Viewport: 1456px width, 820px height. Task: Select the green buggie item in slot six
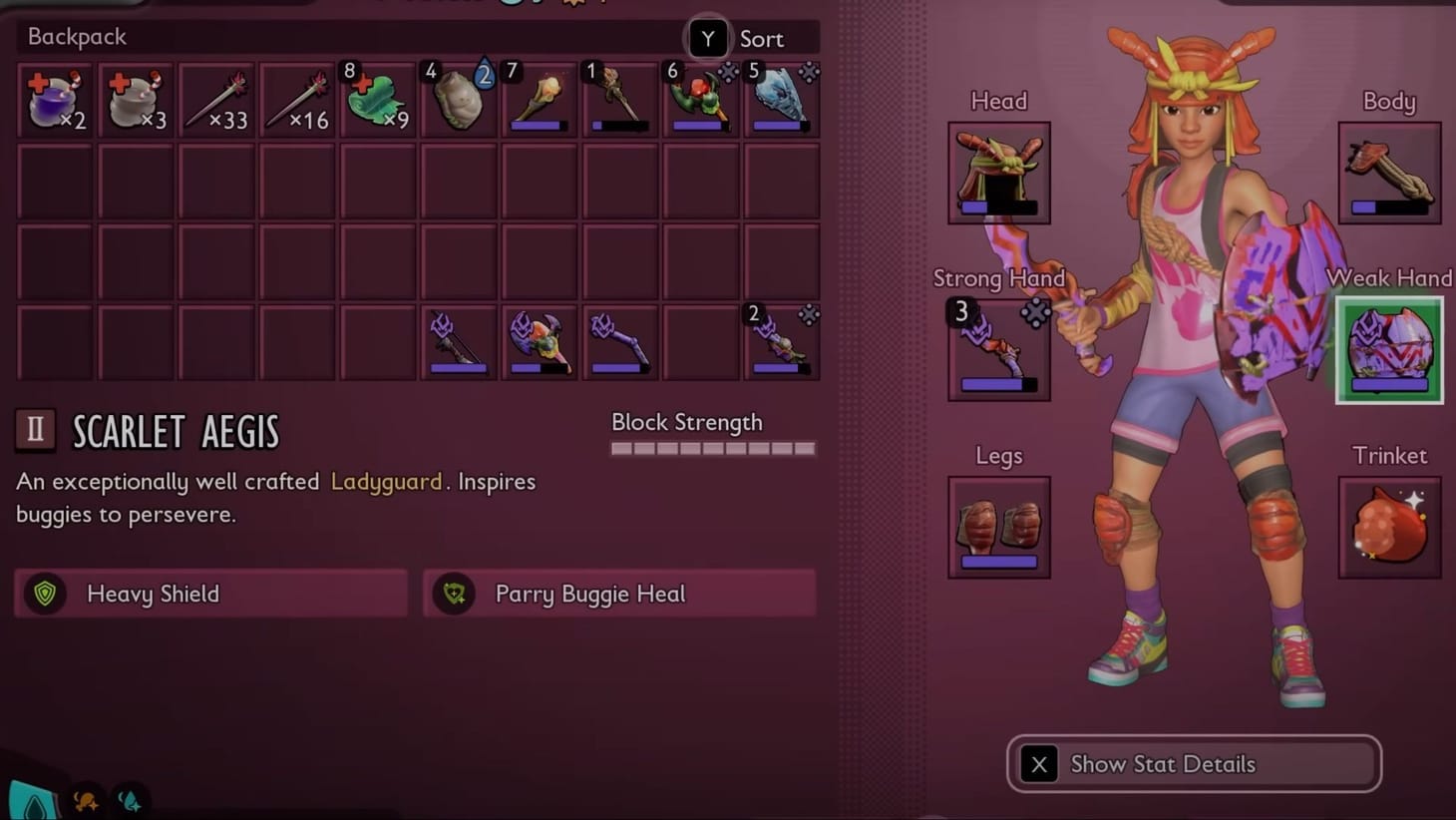click(700, 97)
